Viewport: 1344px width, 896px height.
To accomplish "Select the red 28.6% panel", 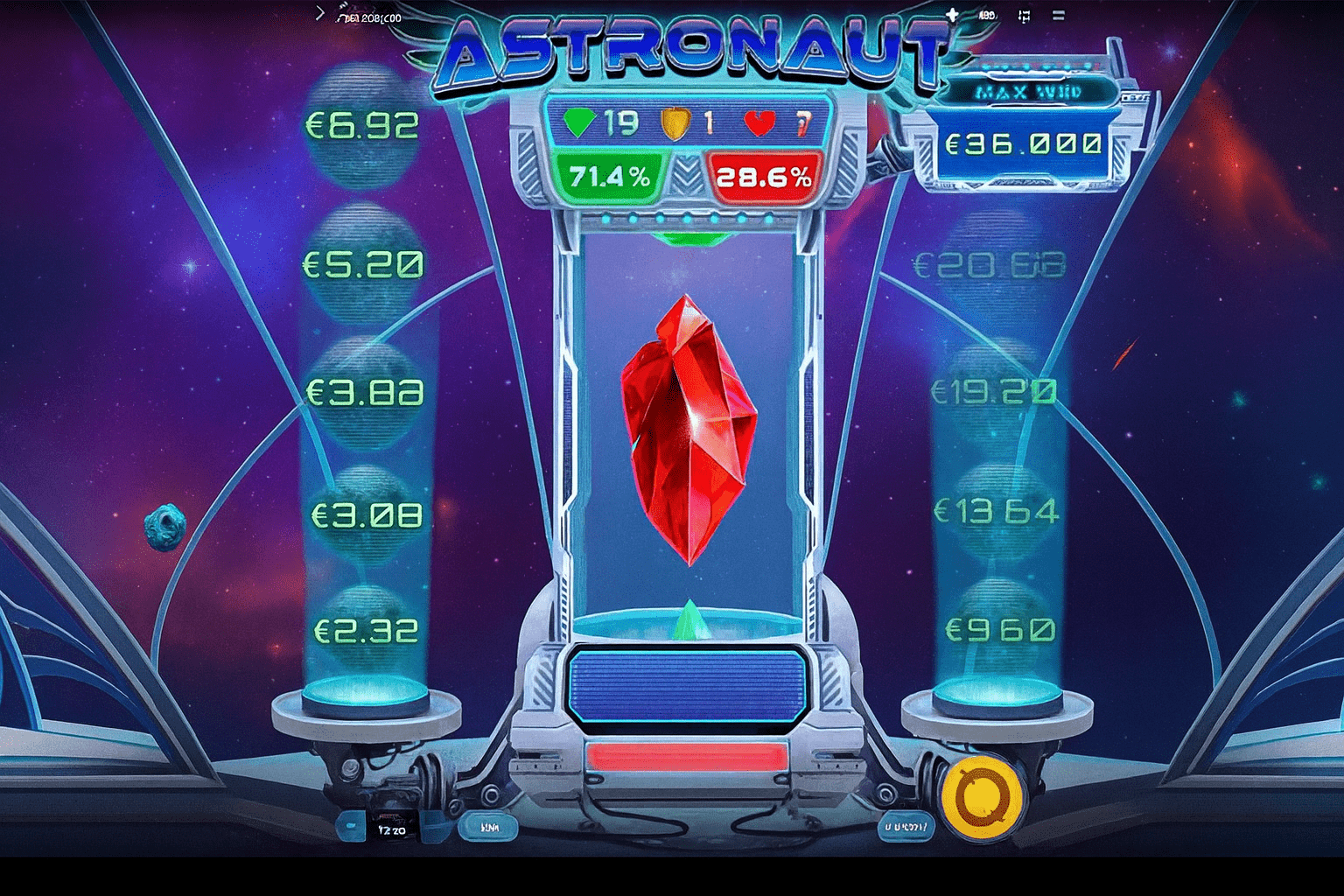I will click(764, 177).
